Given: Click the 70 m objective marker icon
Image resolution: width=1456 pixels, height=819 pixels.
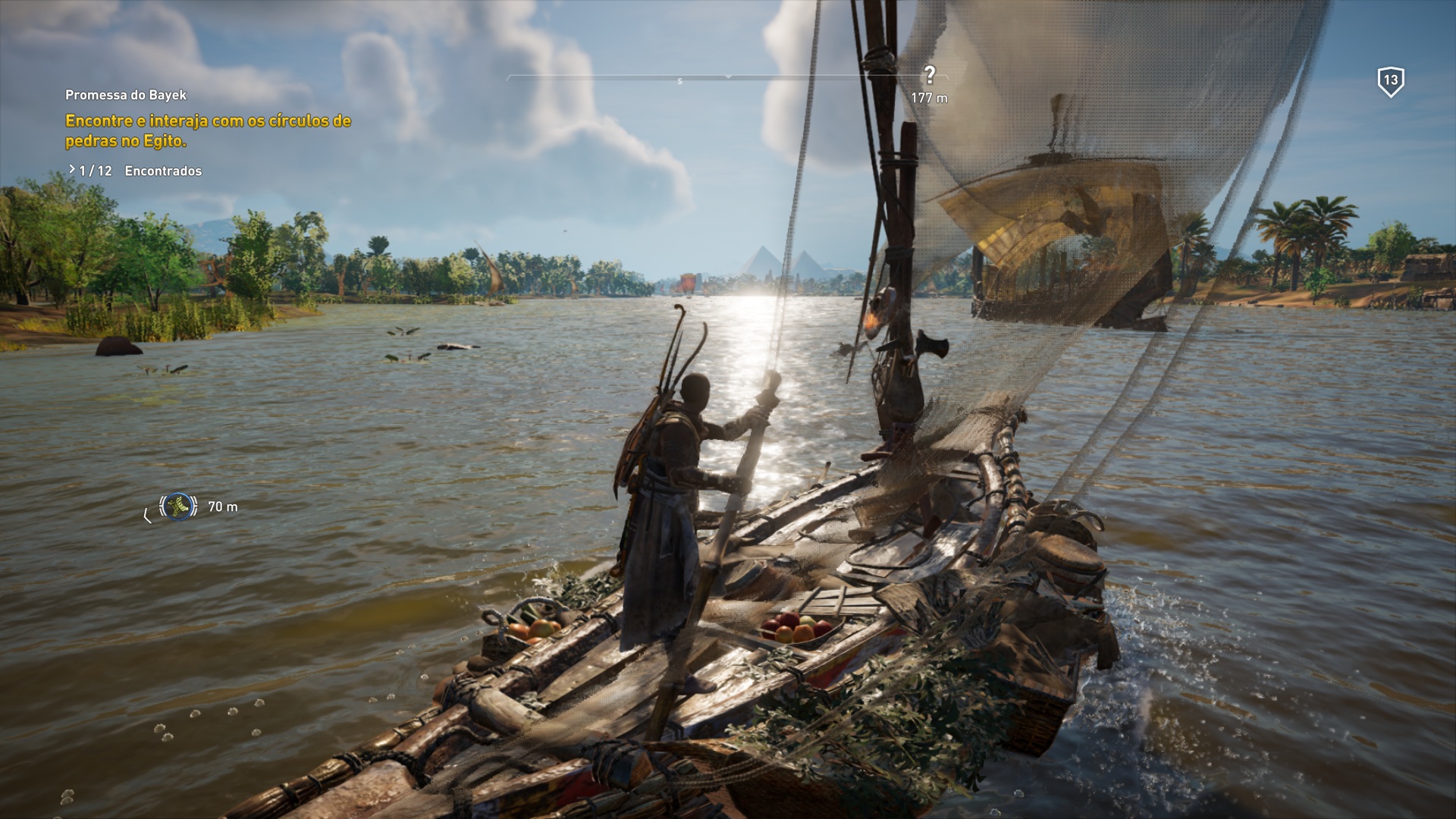Looking at the screenshot, I should click(179, 505).
